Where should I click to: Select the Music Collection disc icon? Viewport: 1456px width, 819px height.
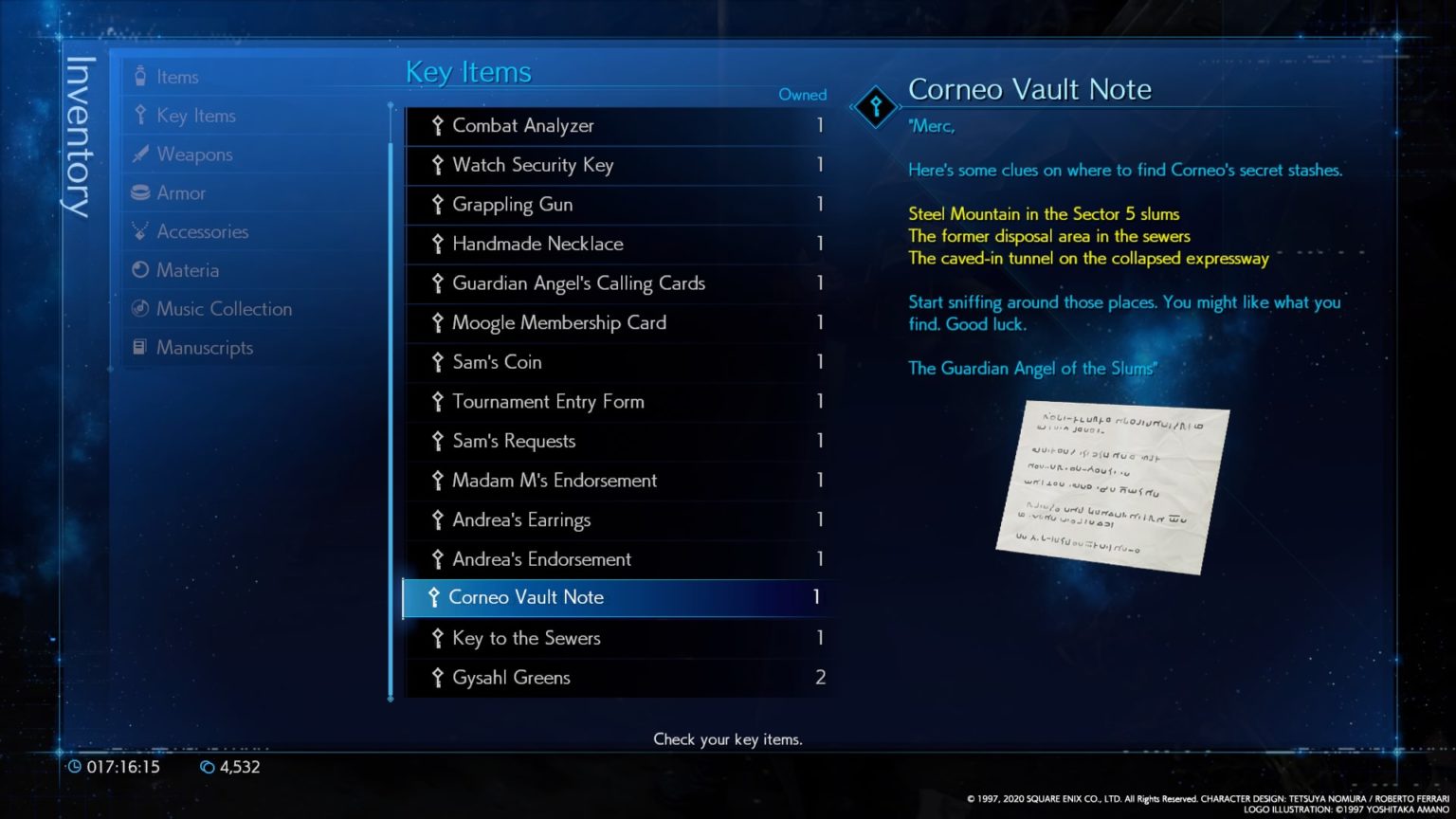[x=141, y=308]
